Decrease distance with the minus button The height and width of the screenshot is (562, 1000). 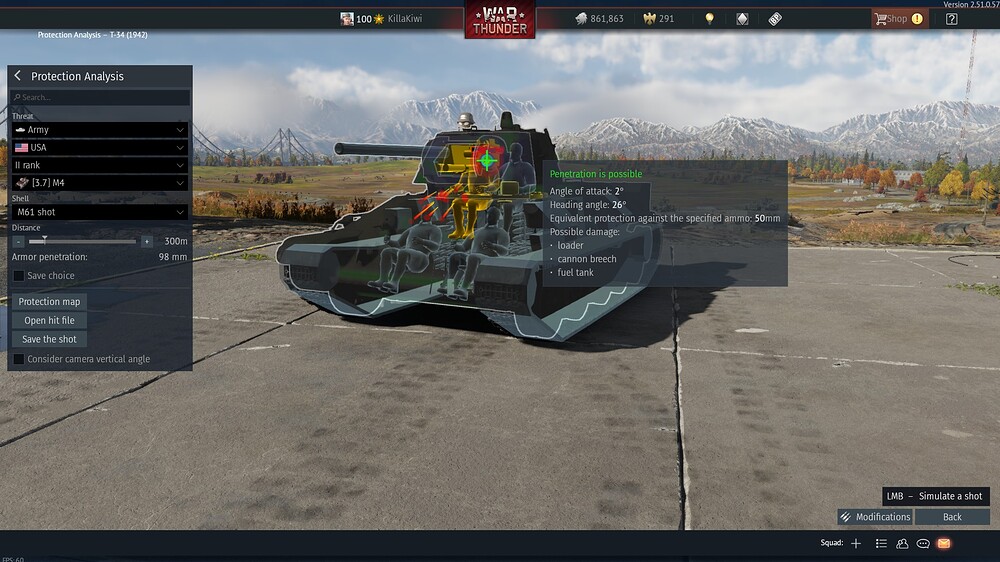click(x=19, y=241)
